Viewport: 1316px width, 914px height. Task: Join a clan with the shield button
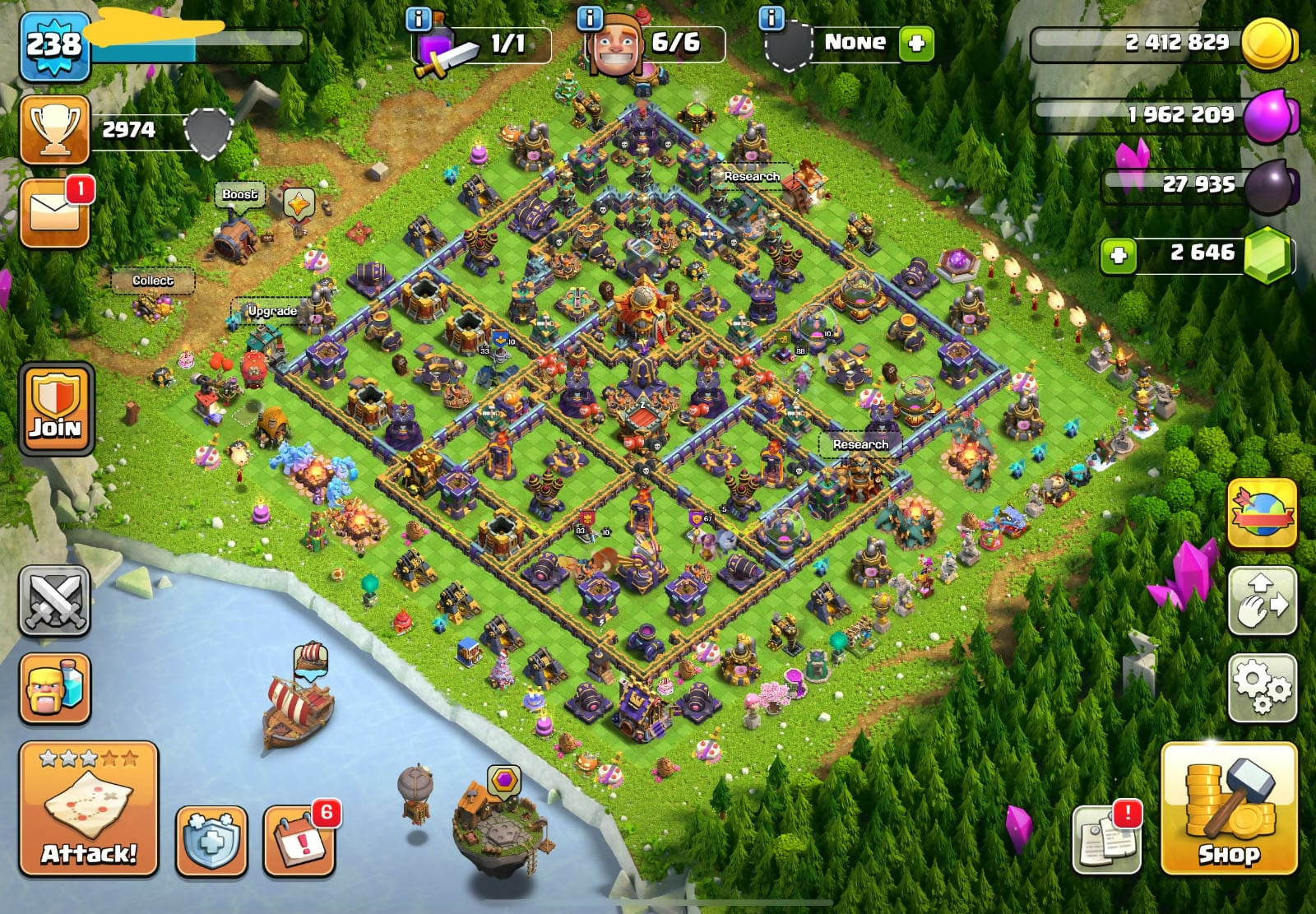(x=55, y=409)
